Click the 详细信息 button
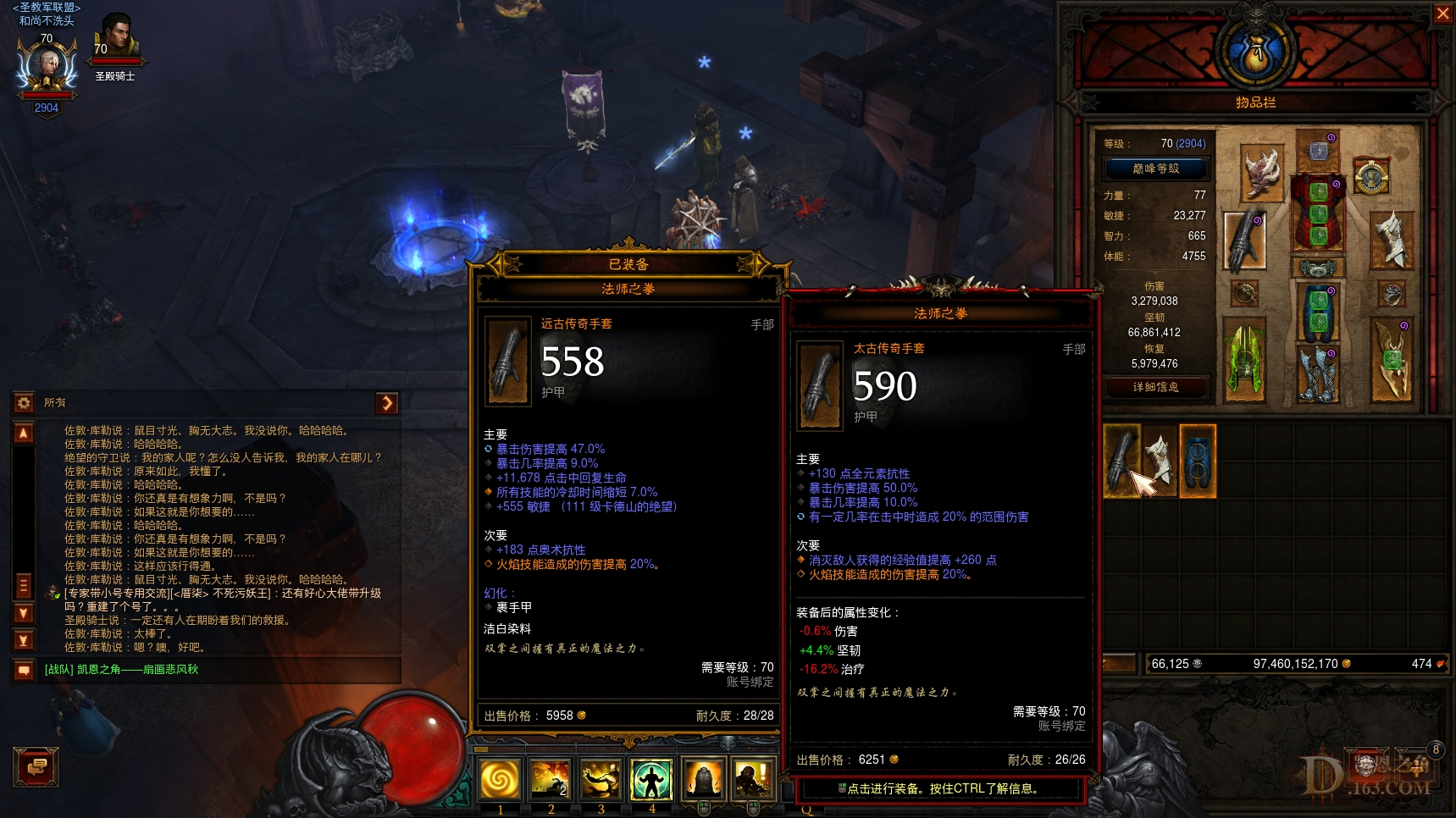Viewport: 1456px width, 818px height. click(x=1155, y=388)
